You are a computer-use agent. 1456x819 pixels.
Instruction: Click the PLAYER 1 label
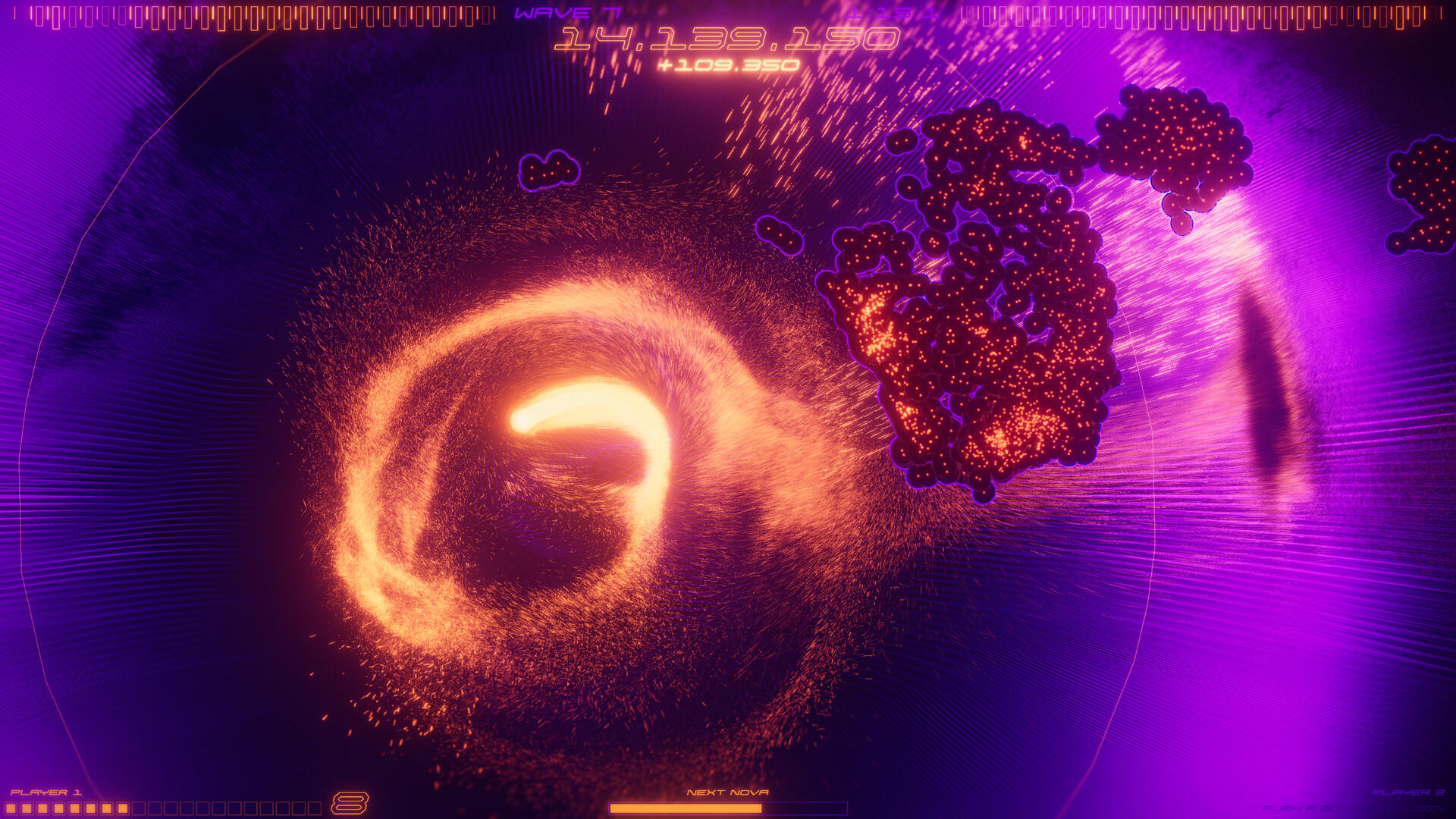[47, 792]
